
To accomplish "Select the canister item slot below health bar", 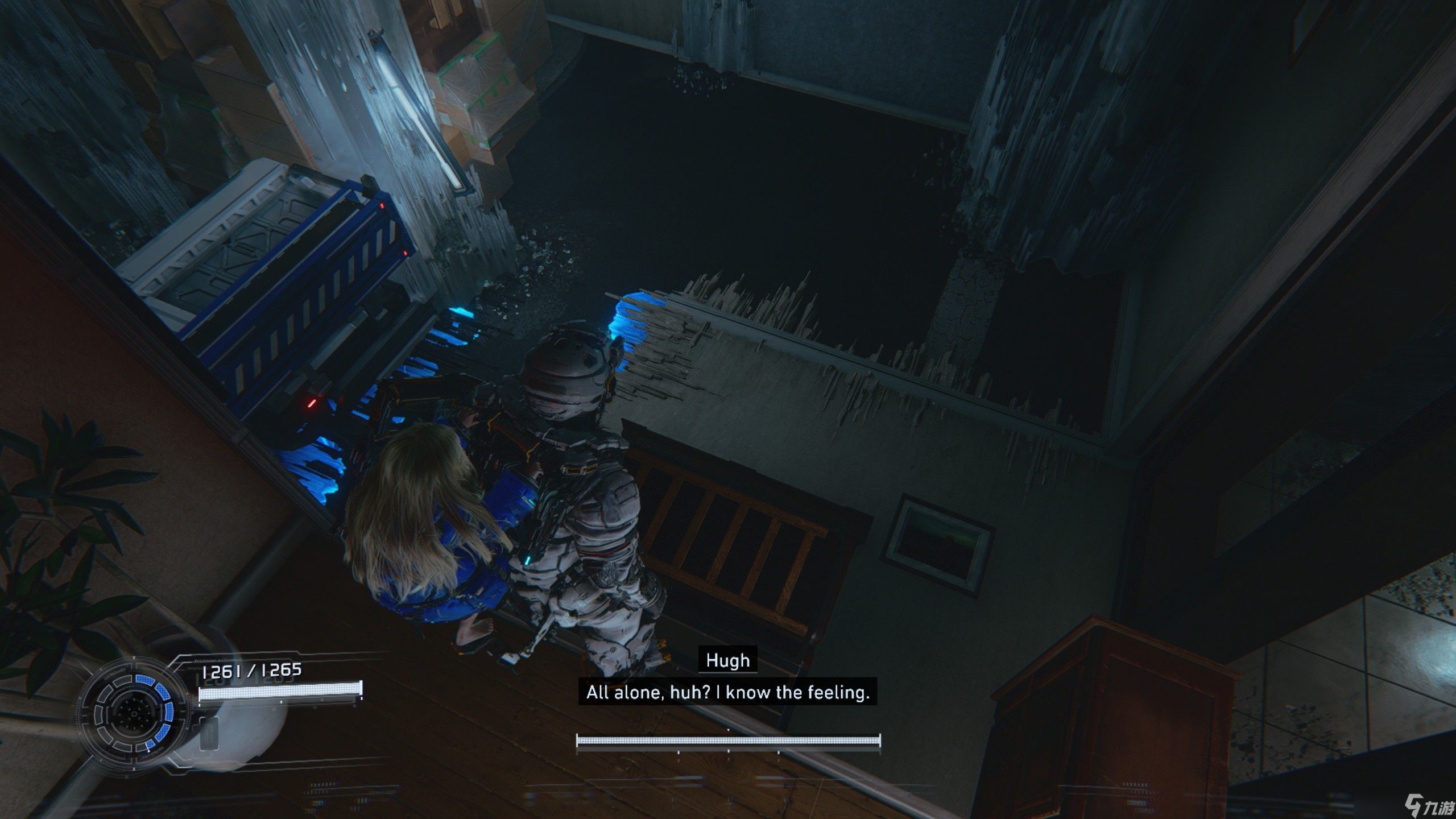I will pos(209,733).
